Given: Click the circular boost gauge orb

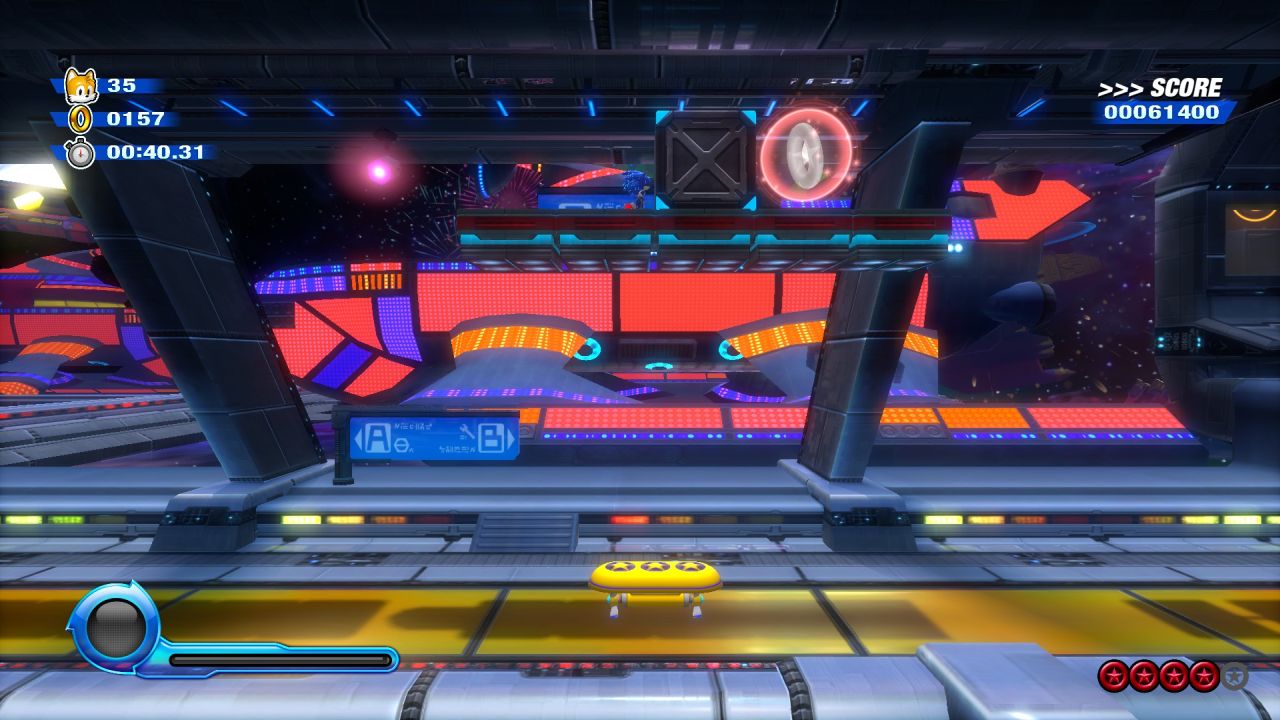Looking at the screenshot, I should [114, 628].
